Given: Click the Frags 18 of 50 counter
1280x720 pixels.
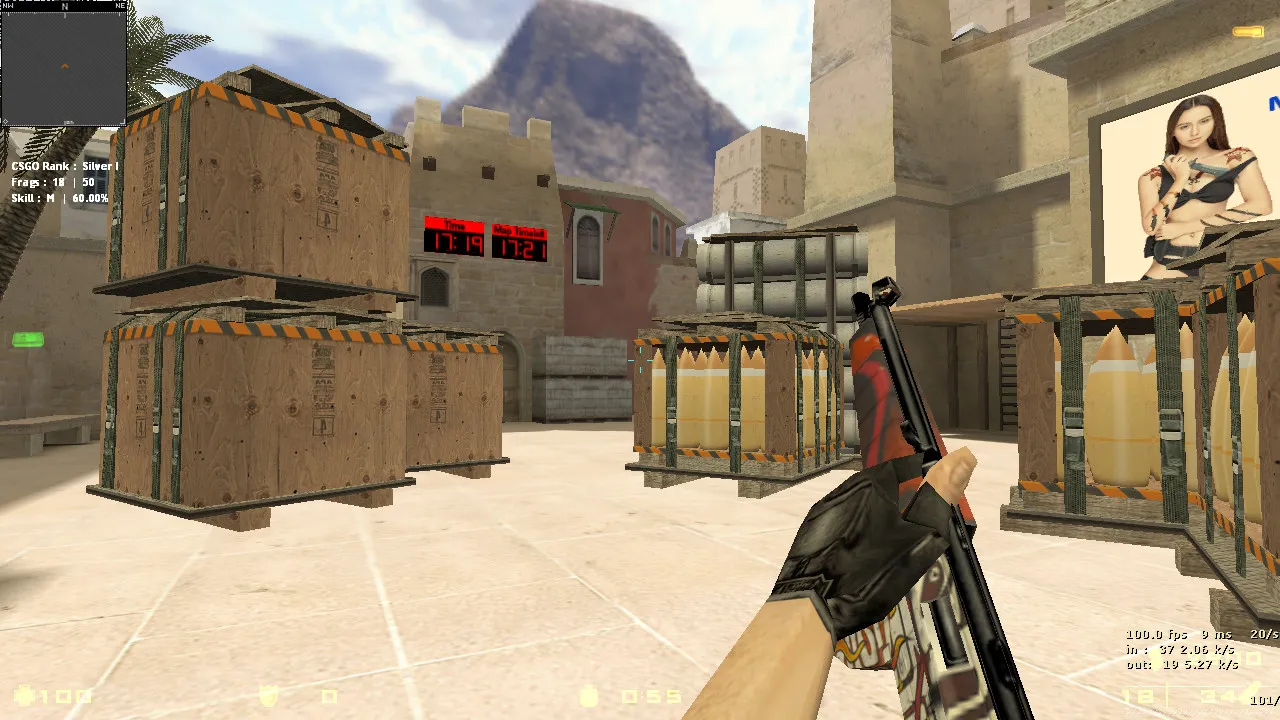Looking at the screenshot, I should click(55, 182).
